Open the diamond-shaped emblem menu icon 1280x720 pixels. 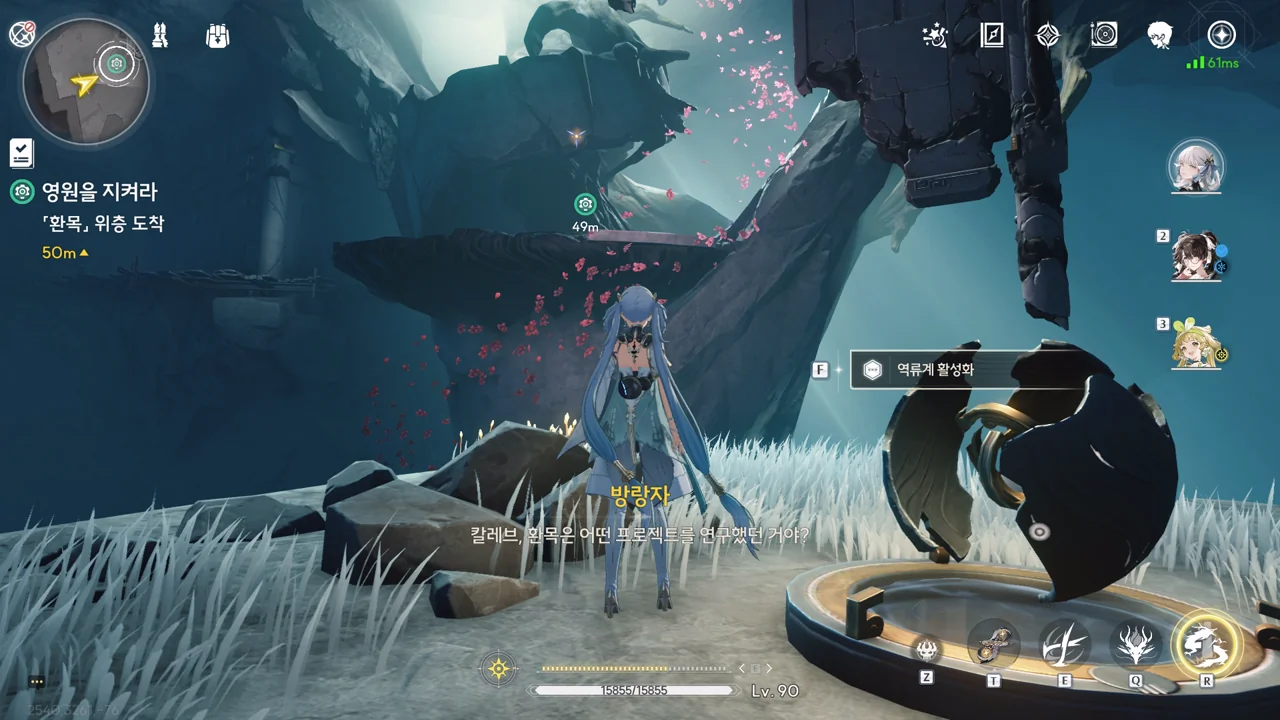[1047, 36]
